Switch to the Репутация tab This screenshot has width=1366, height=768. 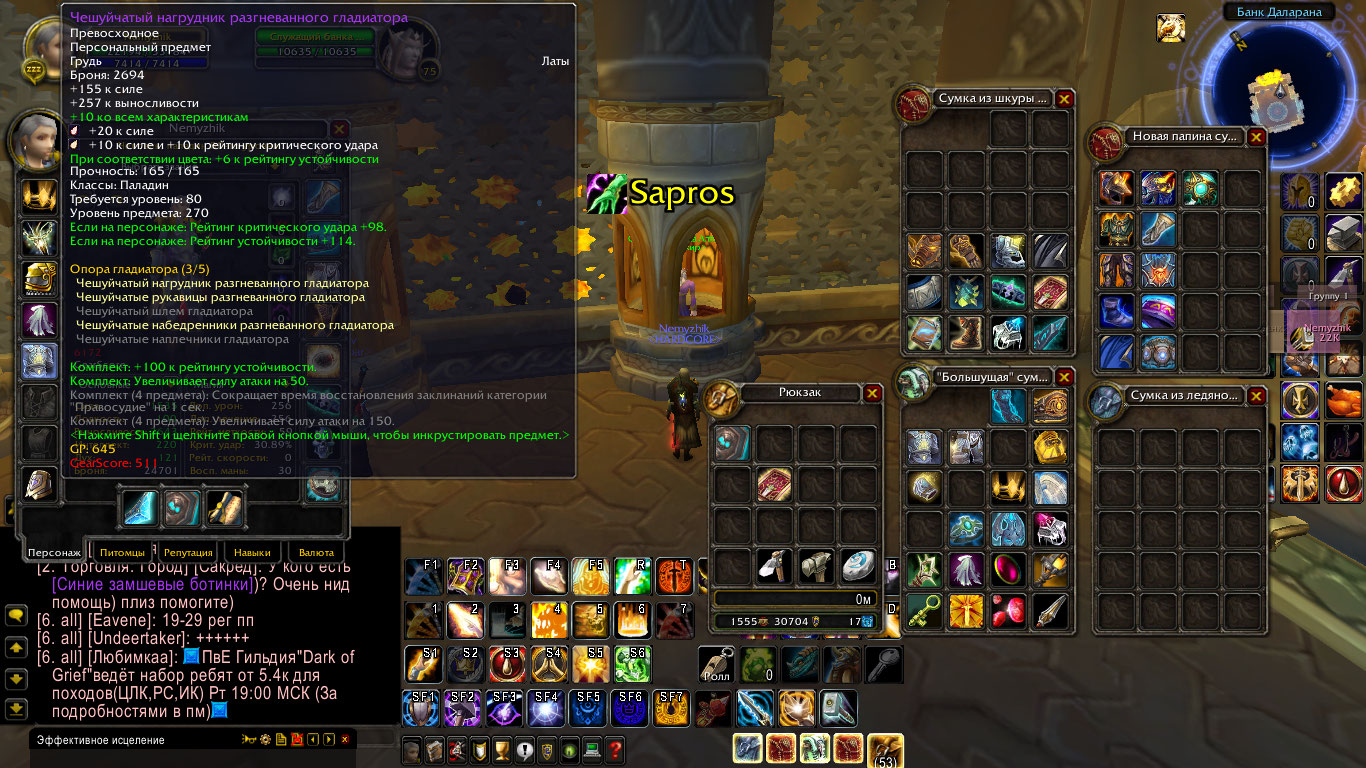(188, 552)
